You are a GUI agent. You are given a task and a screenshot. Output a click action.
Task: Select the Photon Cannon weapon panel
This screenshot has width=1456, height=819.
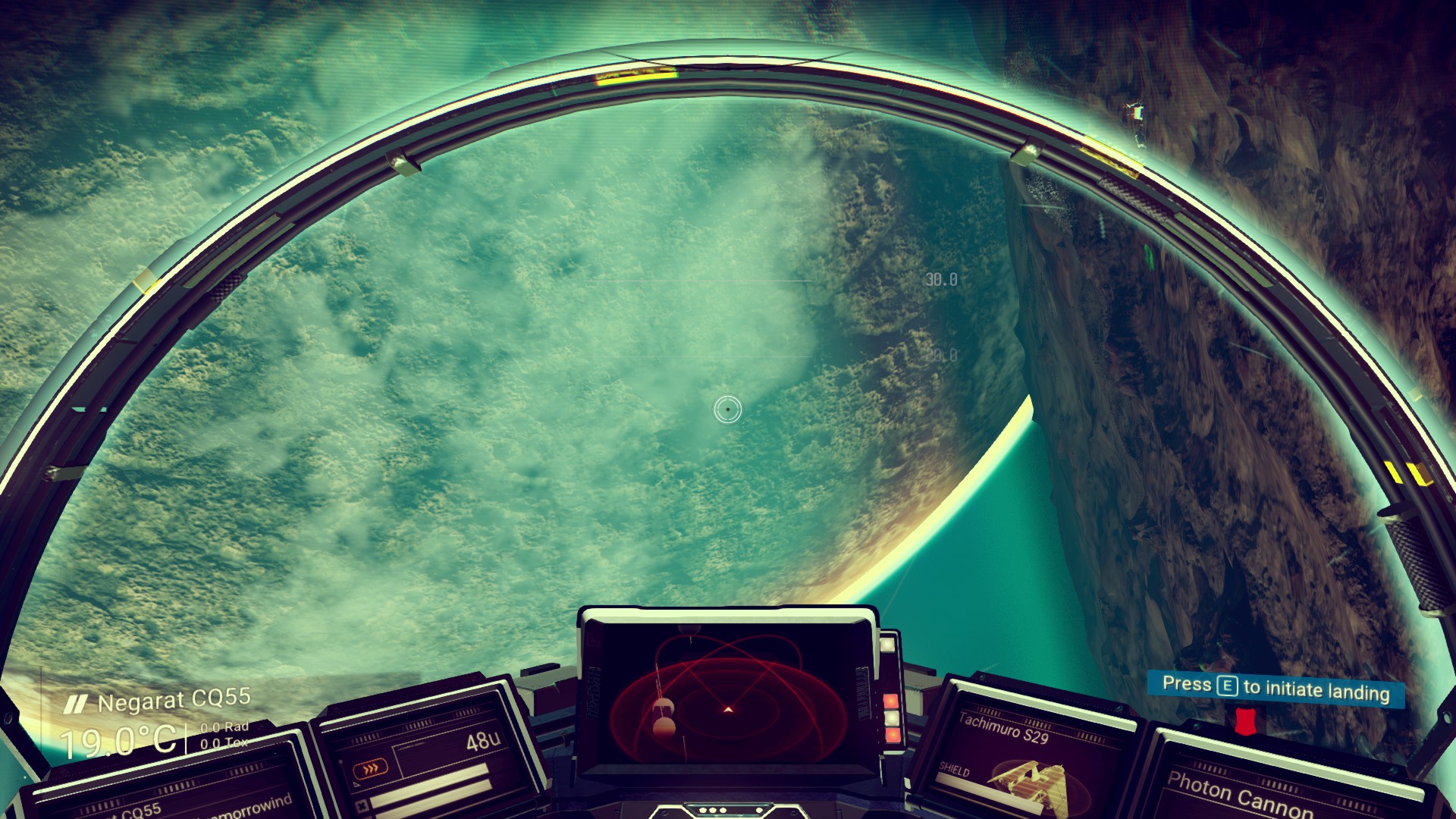(1238, 794)
